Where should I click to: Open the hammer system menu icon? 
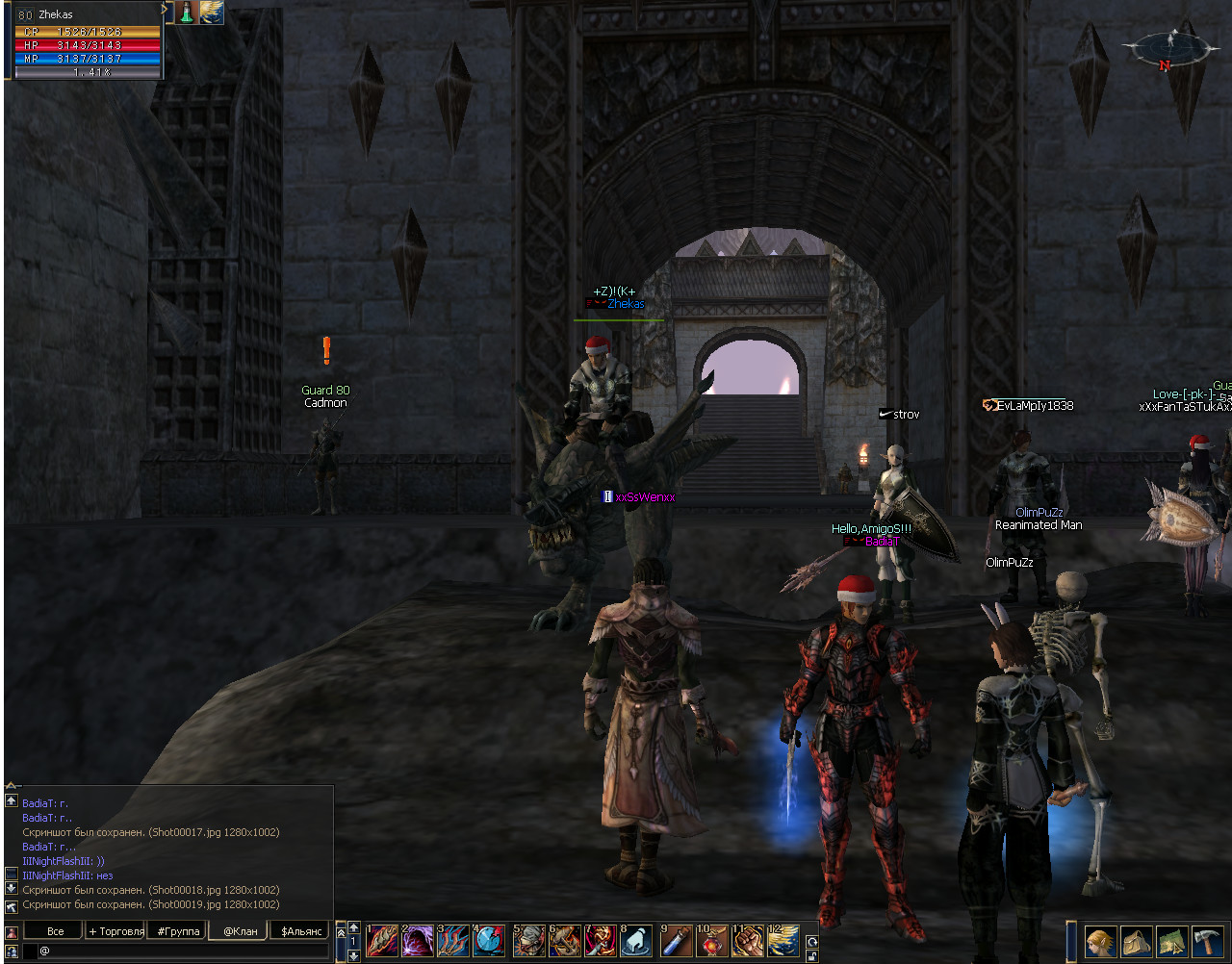click(1207, 941)
